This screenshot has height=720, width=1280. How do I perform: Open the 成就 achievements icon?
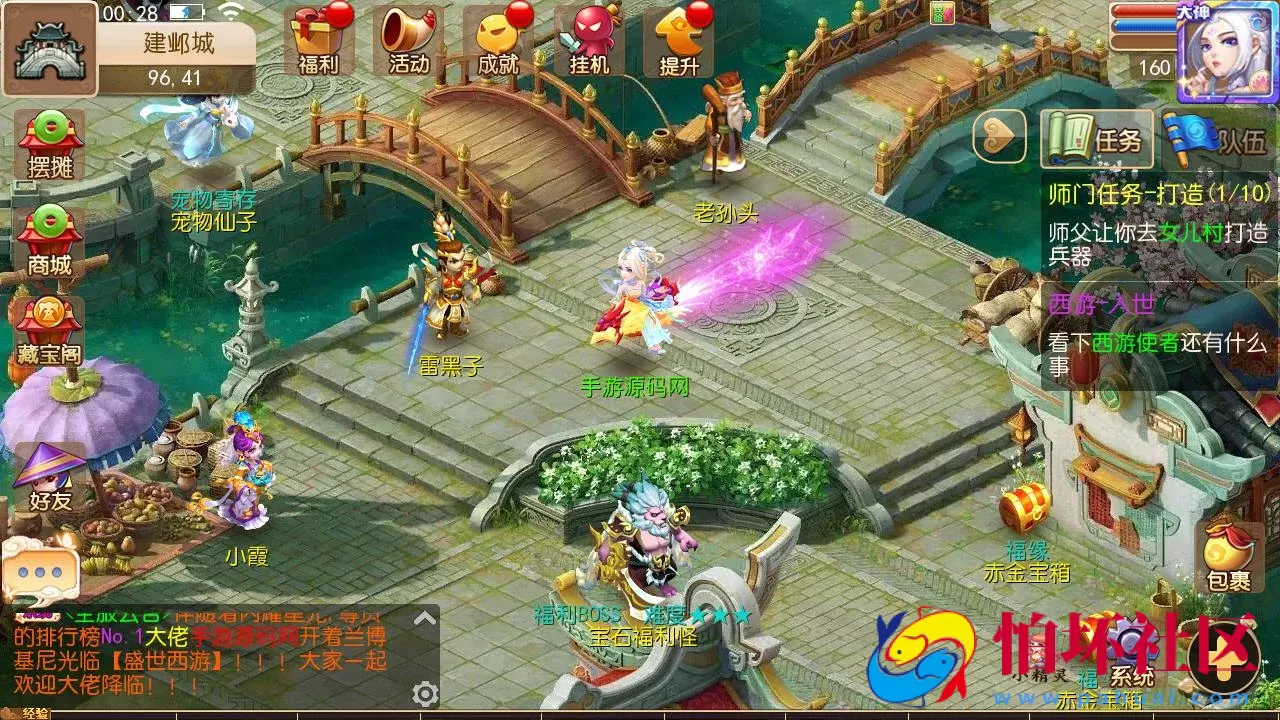coord(499,40)
